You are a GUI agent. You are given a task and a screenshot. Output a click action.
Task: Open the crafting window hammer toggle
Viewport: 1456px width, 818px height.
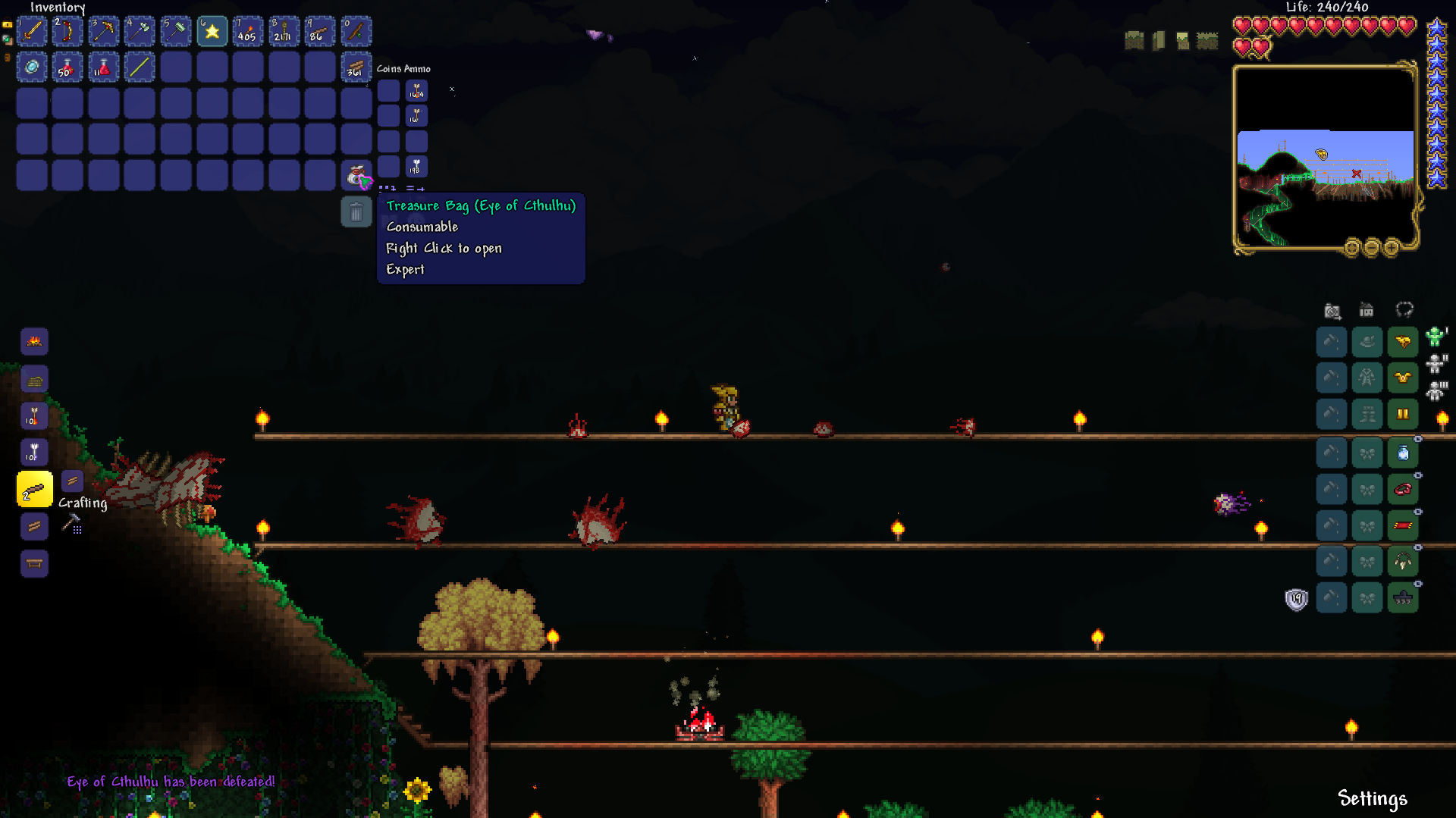point(71,522)
